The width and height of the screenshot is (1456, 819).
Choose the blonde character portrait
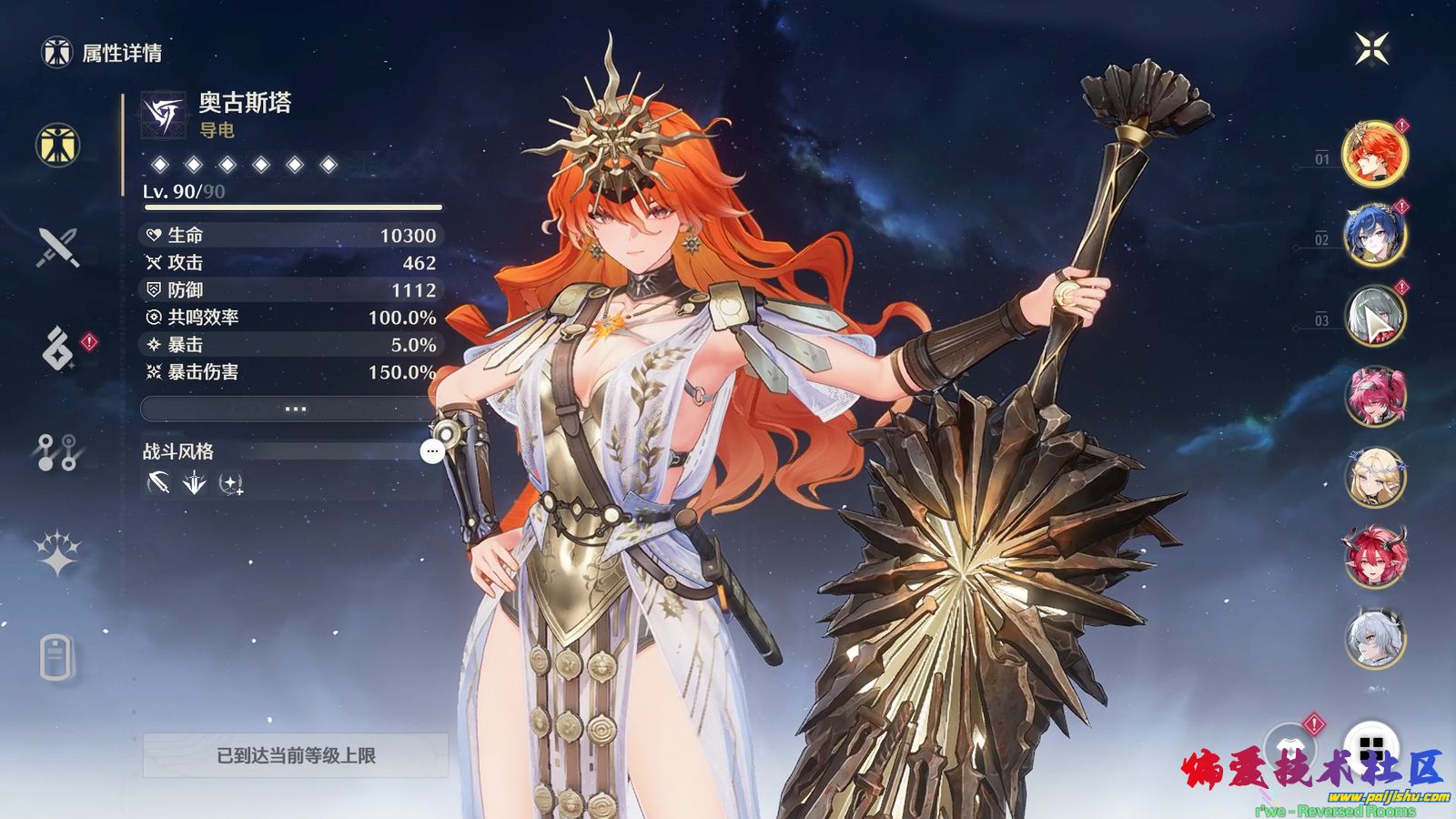[1374, 477]
